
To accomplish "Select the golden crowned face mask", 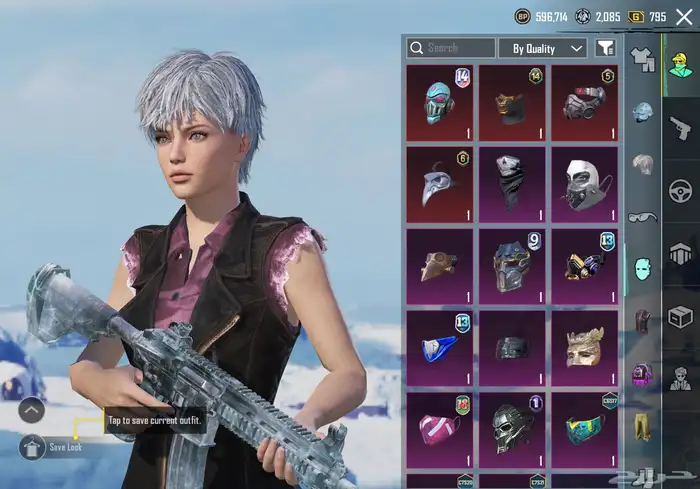I will (x=584, y=346).
